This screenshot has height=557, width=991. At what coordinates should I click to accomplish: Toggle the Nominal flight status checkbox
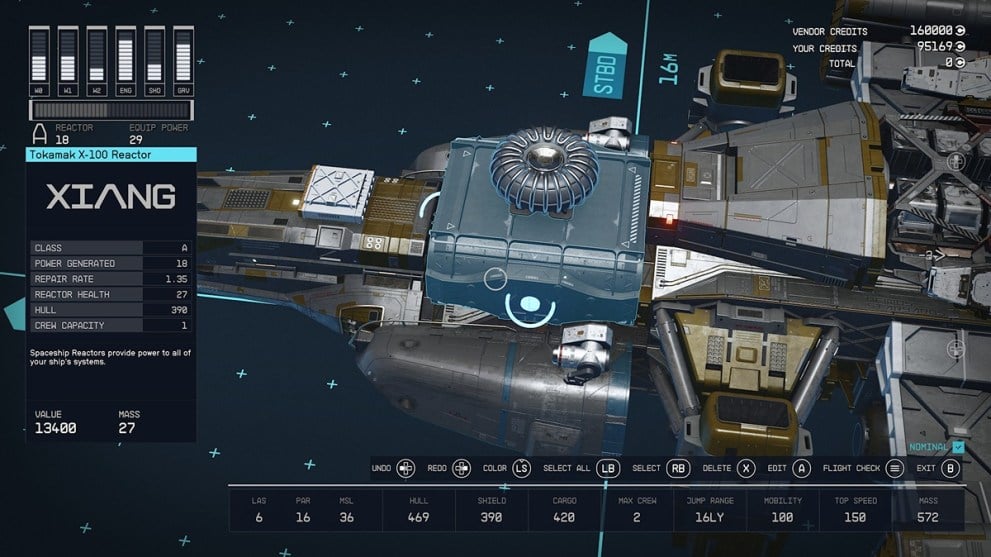(958, 447)
